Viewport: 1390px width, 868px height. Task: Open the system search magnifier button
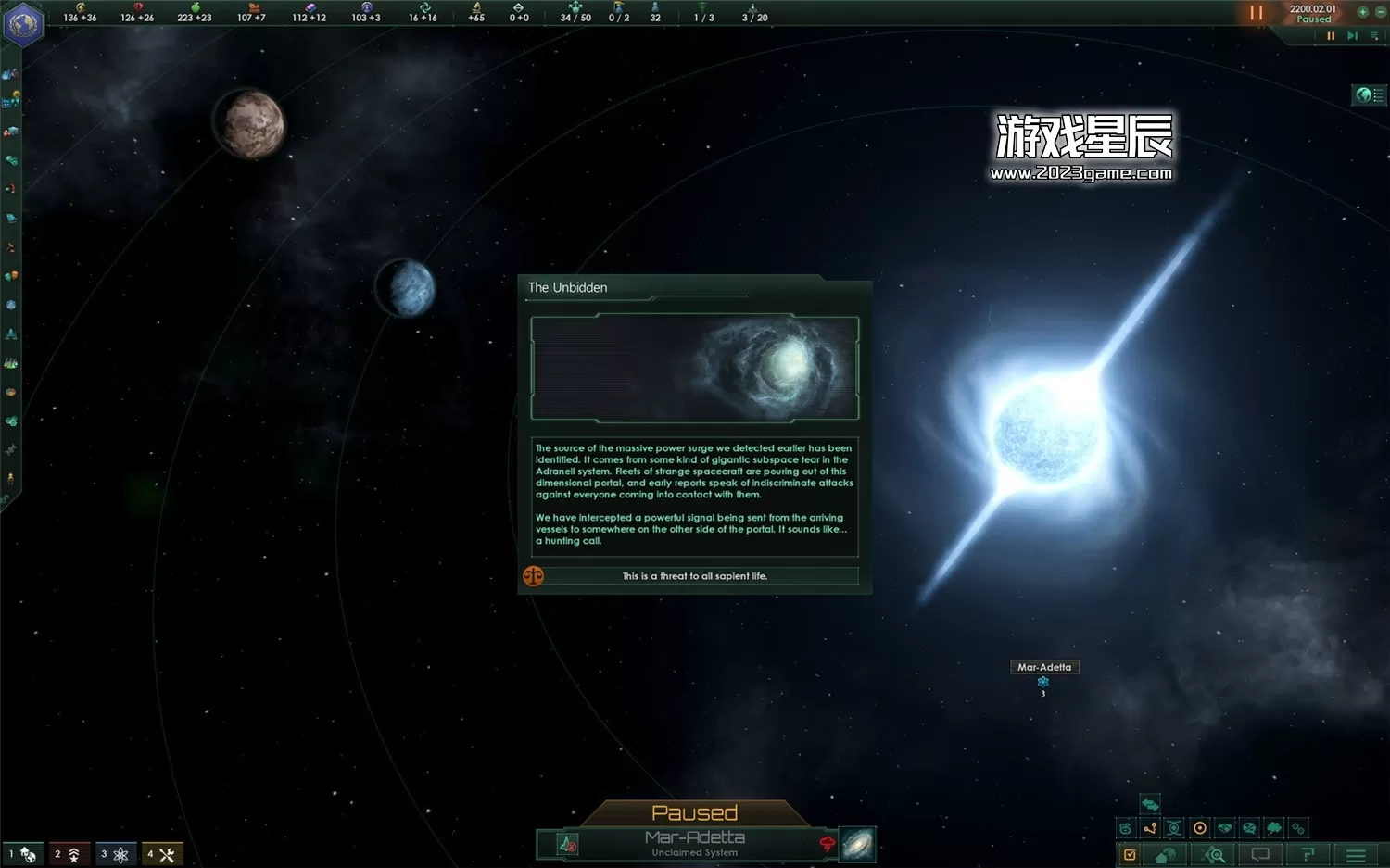(1214, 855)
